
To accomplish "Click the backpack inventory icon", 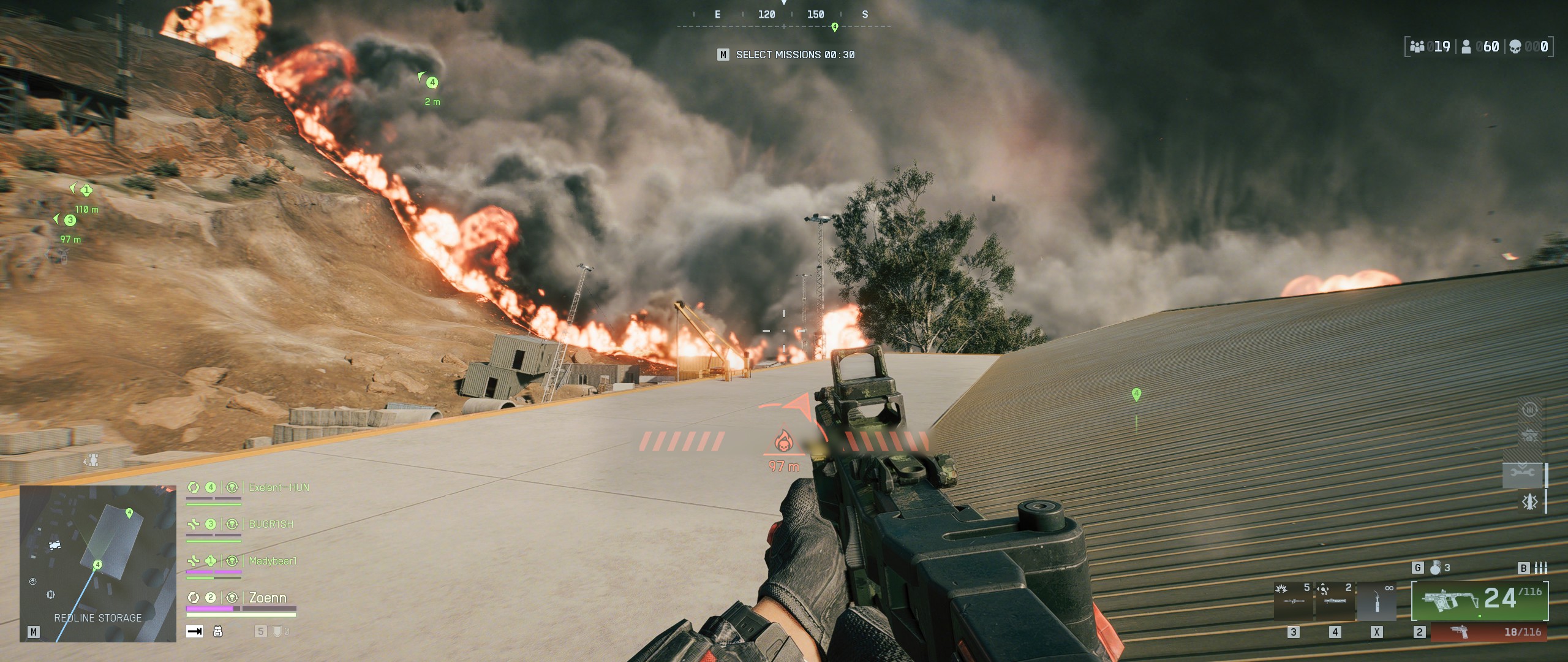I will click(217, 631).
